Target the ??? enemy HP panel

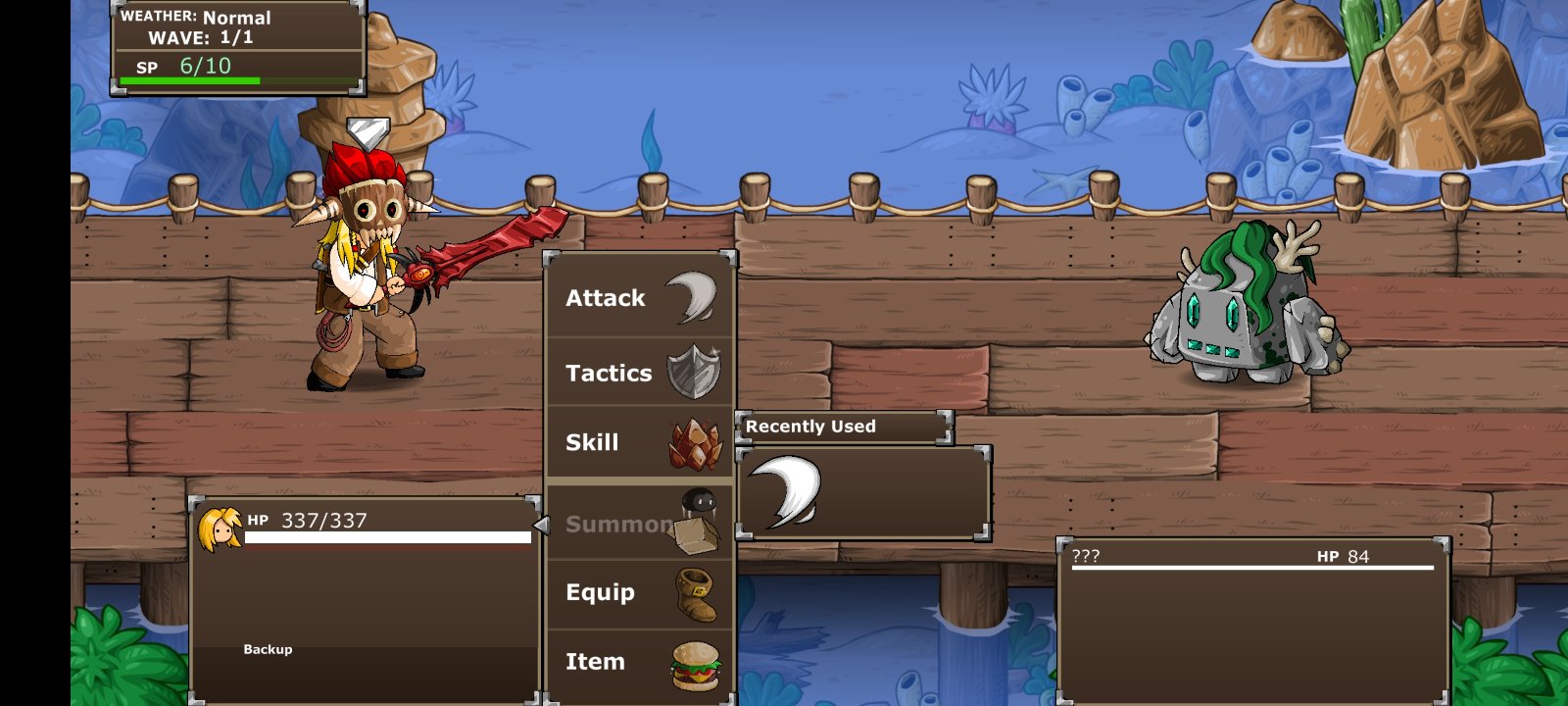click(1252, 618)
